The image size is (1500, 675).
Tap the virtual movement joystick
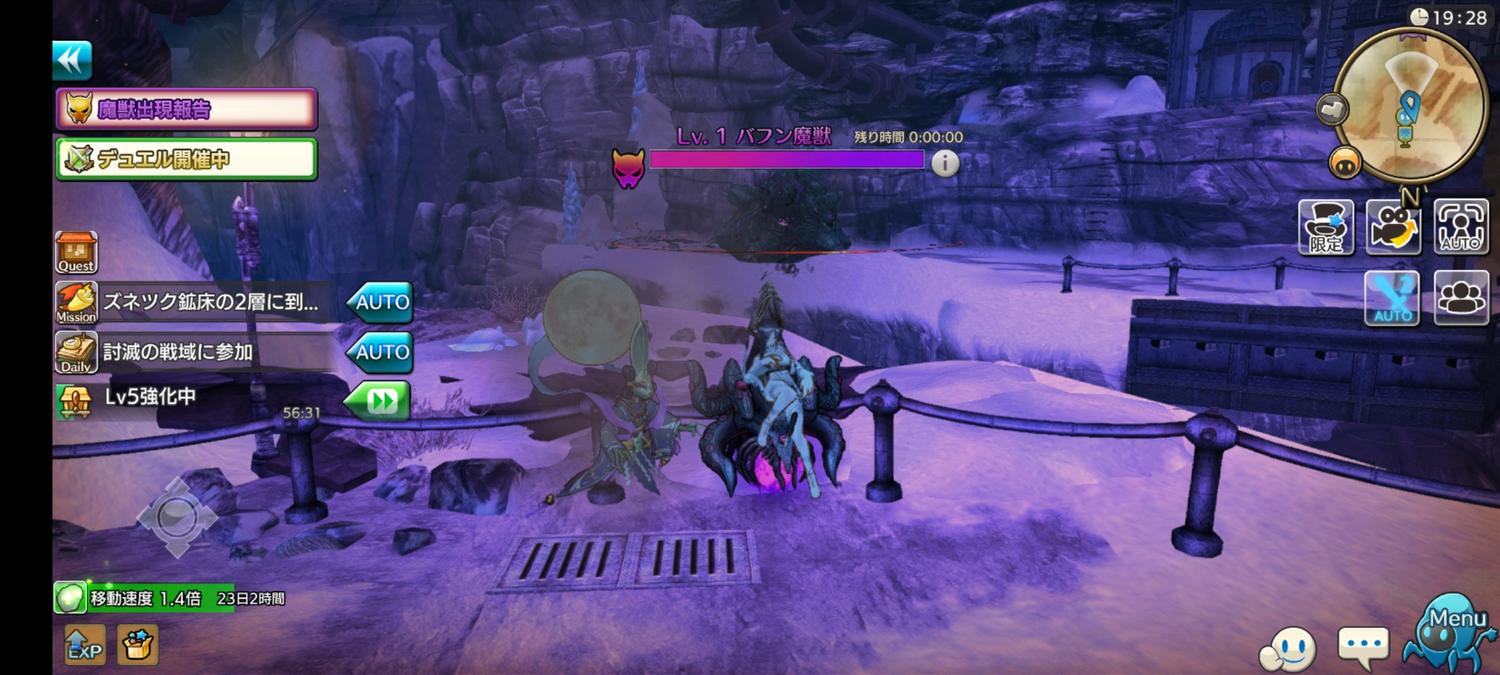tap(176, 517)
